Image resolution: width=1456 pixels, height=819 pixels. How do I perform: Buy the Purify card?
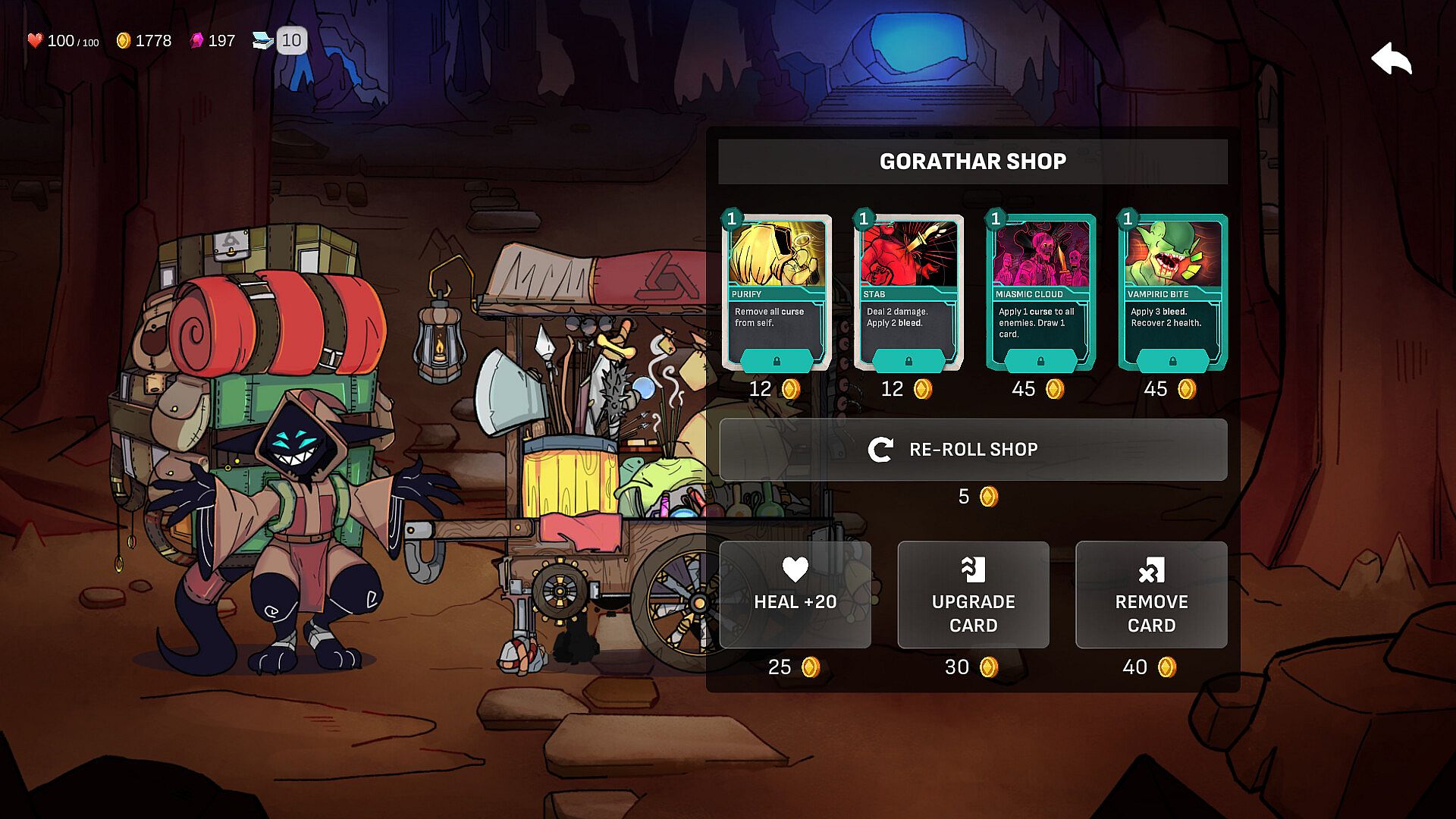[x=776, y=292]
